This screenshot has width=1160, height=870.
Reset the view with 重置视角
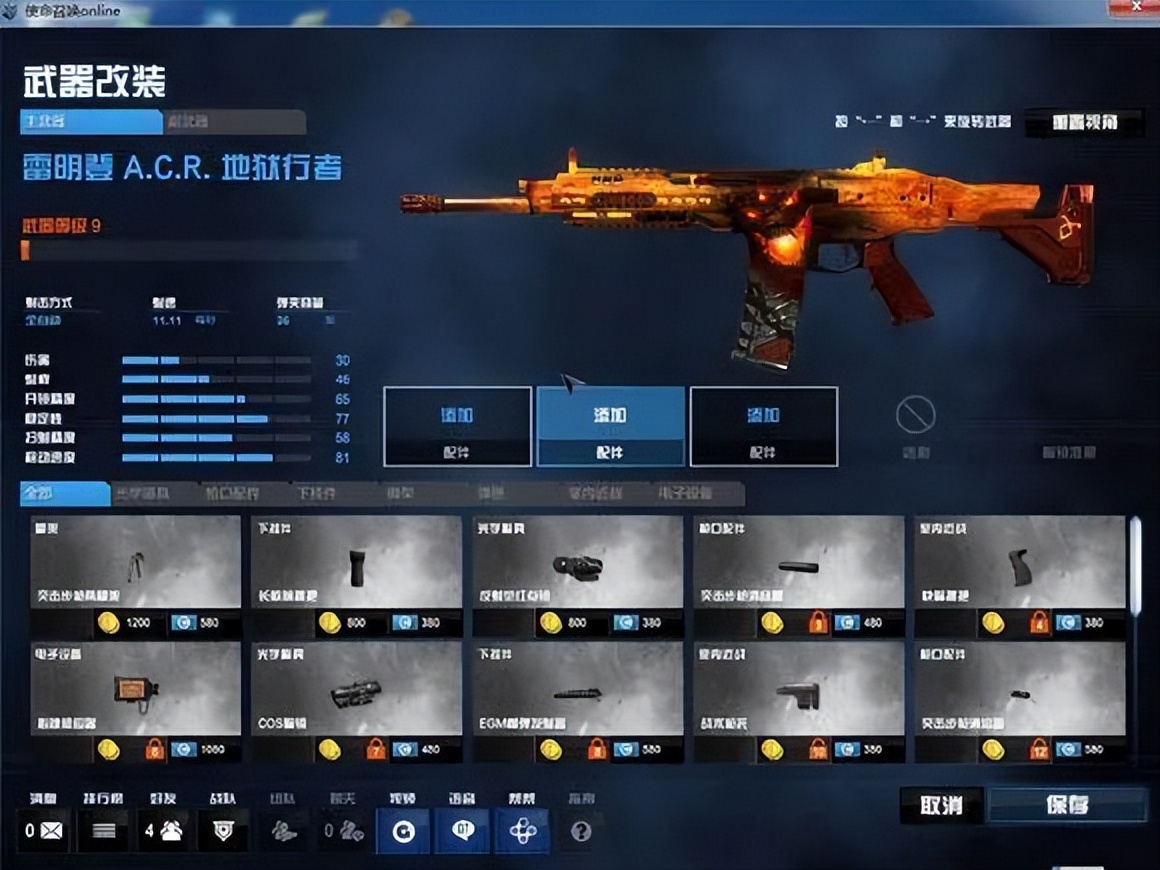(x=1083, y=123)
